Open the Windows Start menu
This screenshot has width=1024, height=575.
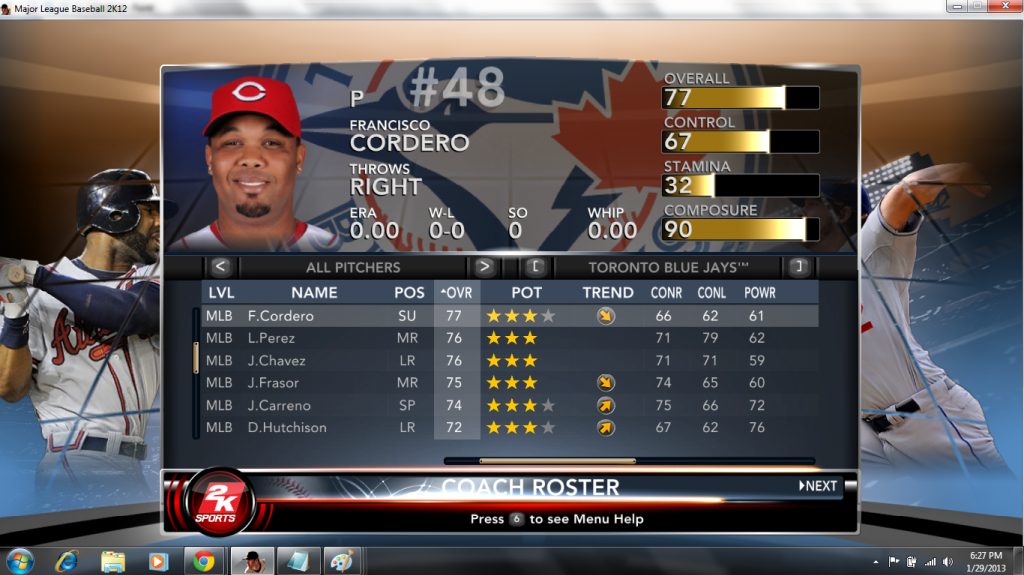coord(19,561)
